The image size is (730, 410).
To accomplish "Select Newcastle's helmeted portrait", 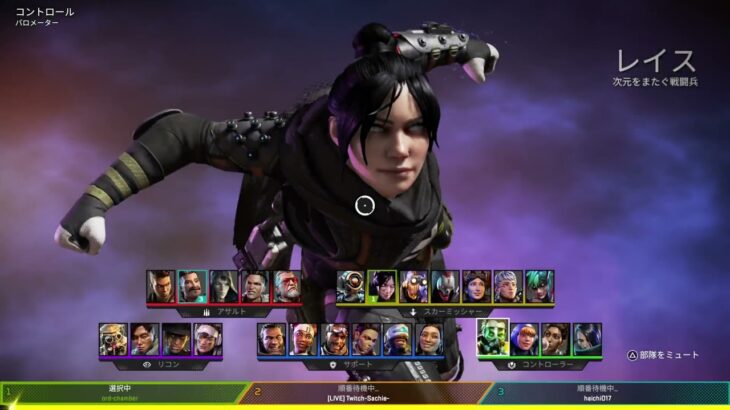I will [x=398, y=339].
